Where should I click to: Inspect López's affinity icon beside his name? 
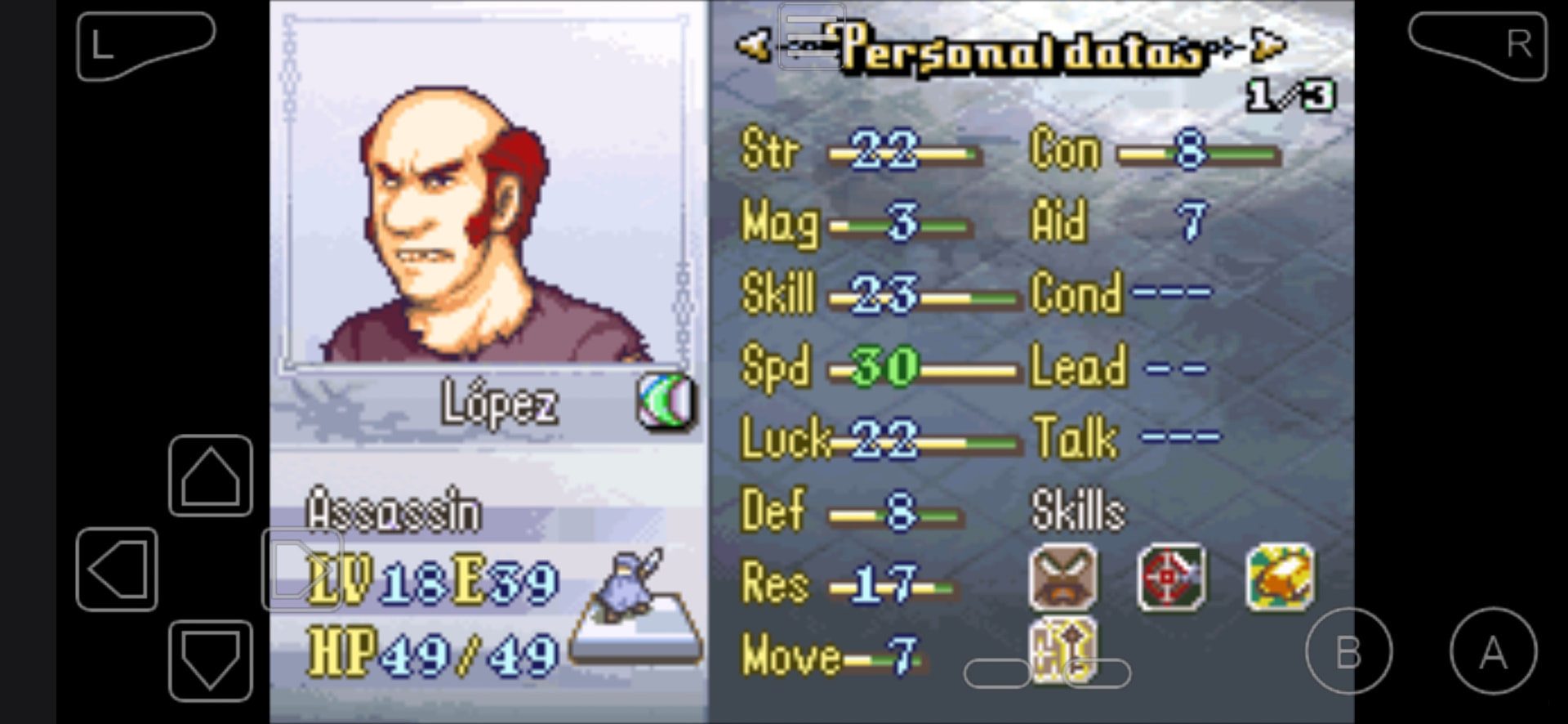[x=666, y=401]
